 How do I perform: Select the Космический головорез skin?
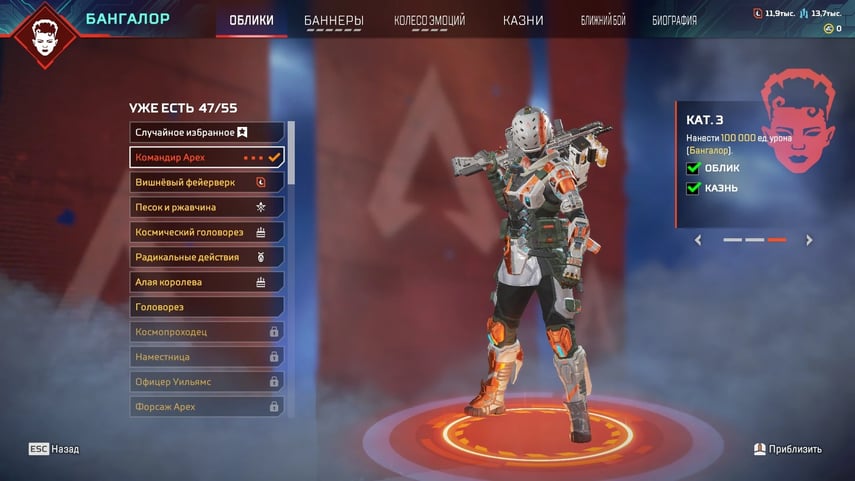207,232
